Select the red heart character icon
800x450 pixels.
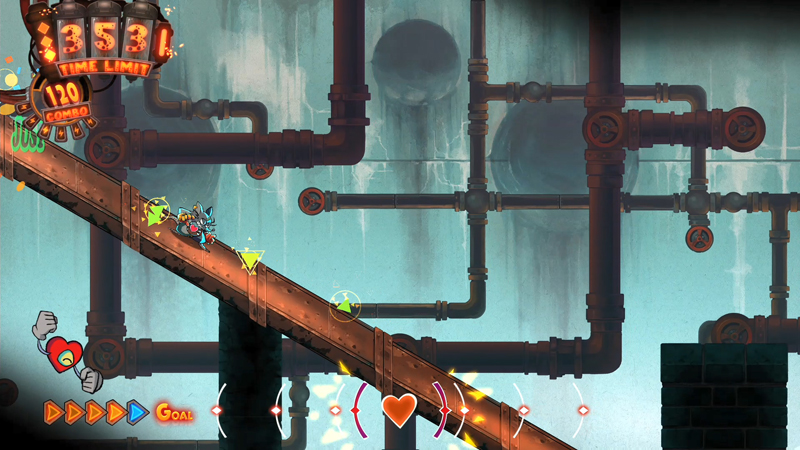[65, 351]
